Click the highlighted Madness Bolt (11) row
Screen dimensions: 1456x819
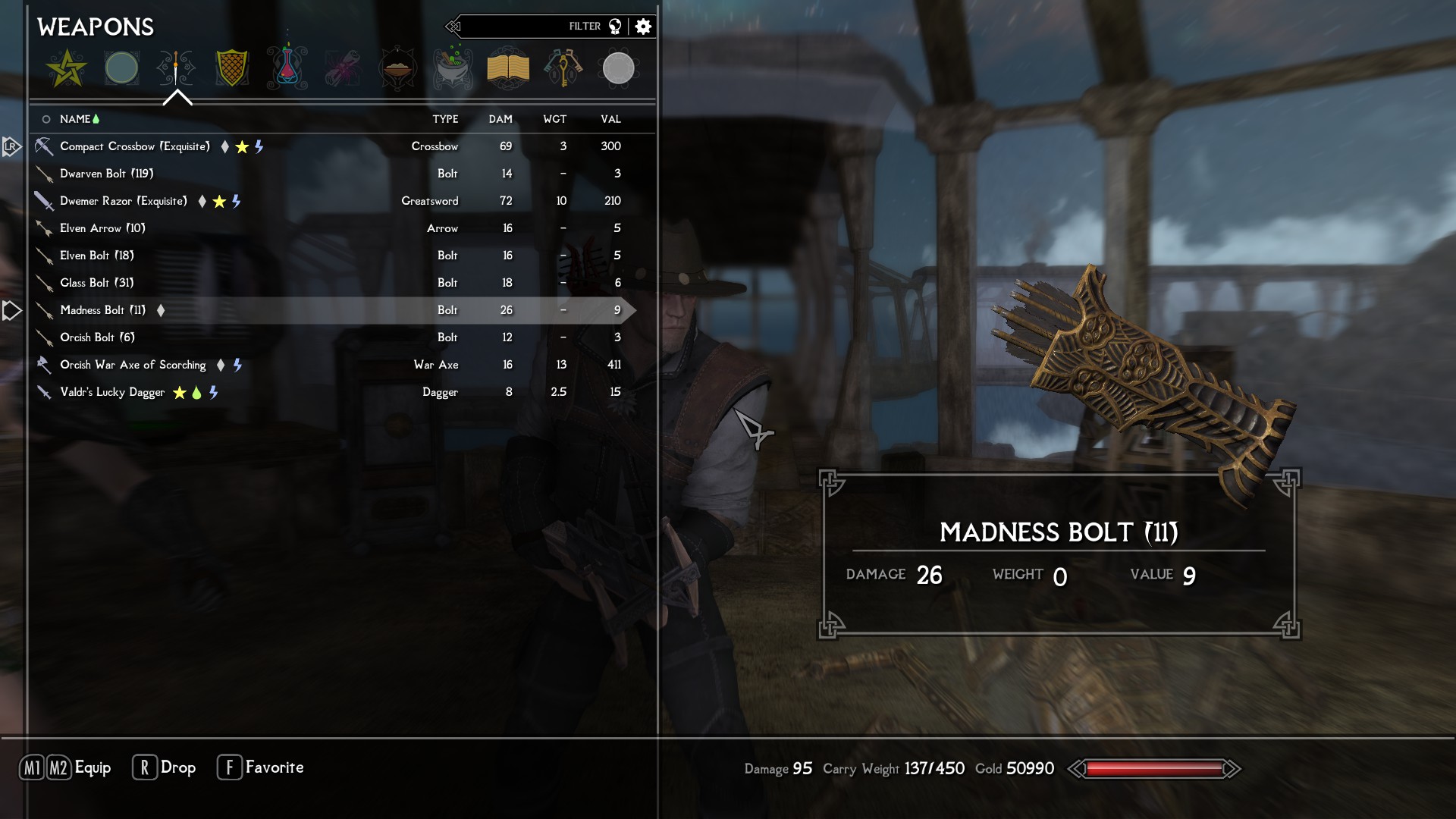coord(103,310)
